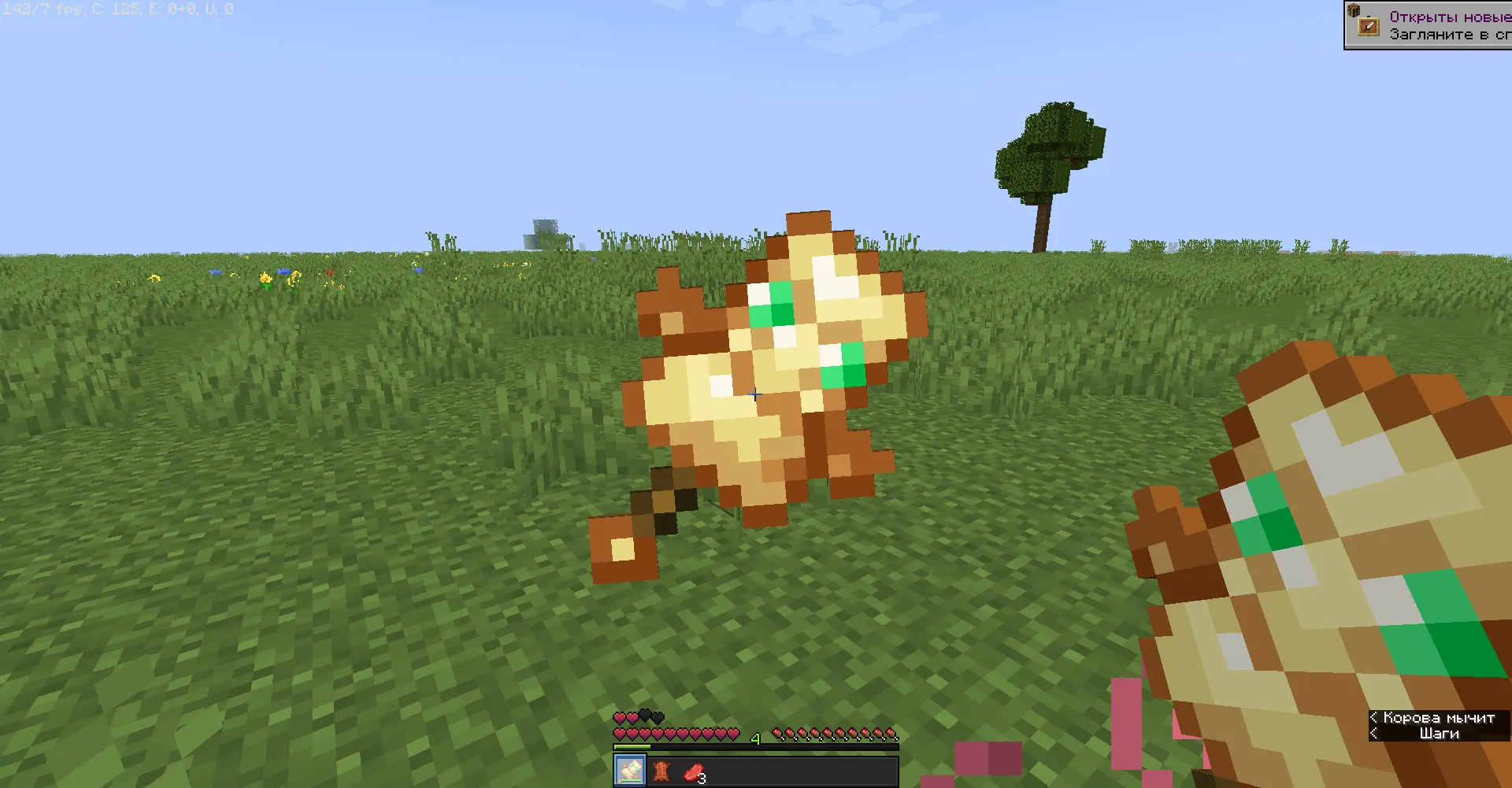Click the green experience level number 4
The image size is (1512, 788).
(756, 738)
